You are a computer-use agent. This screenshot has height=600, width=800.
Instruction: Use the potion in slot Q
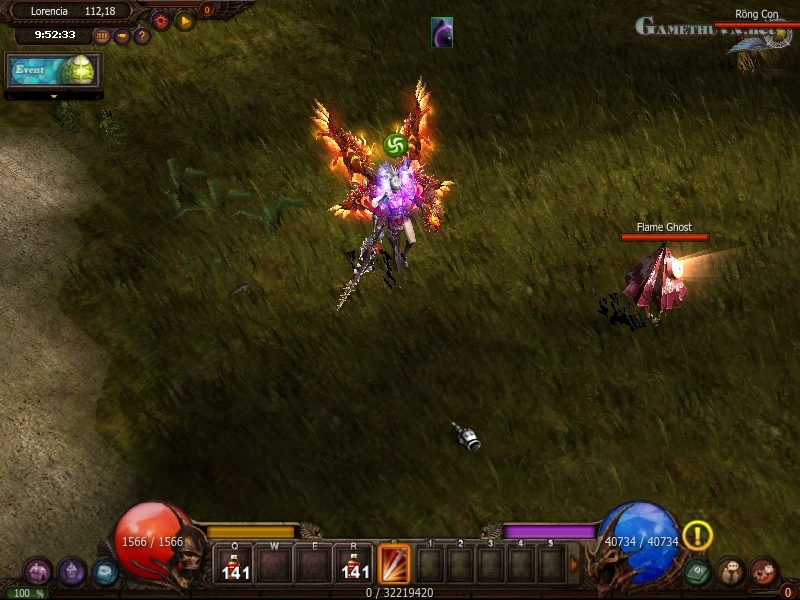coord(237,563)
